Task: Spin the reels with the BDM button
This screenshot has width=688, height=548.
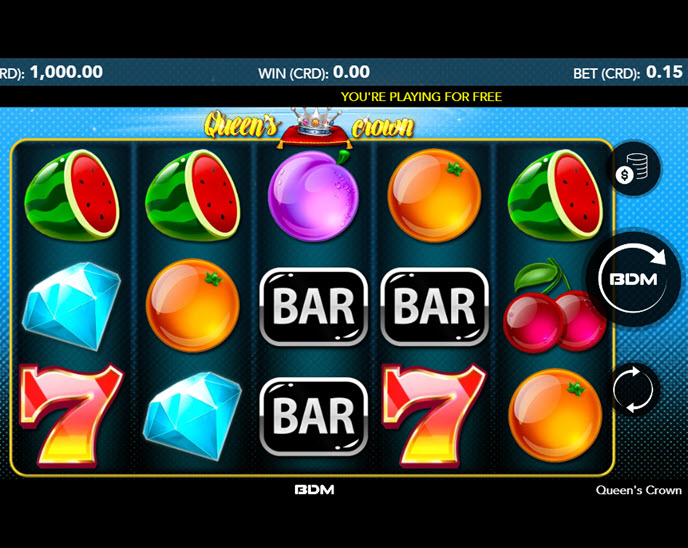Action: 635,278
